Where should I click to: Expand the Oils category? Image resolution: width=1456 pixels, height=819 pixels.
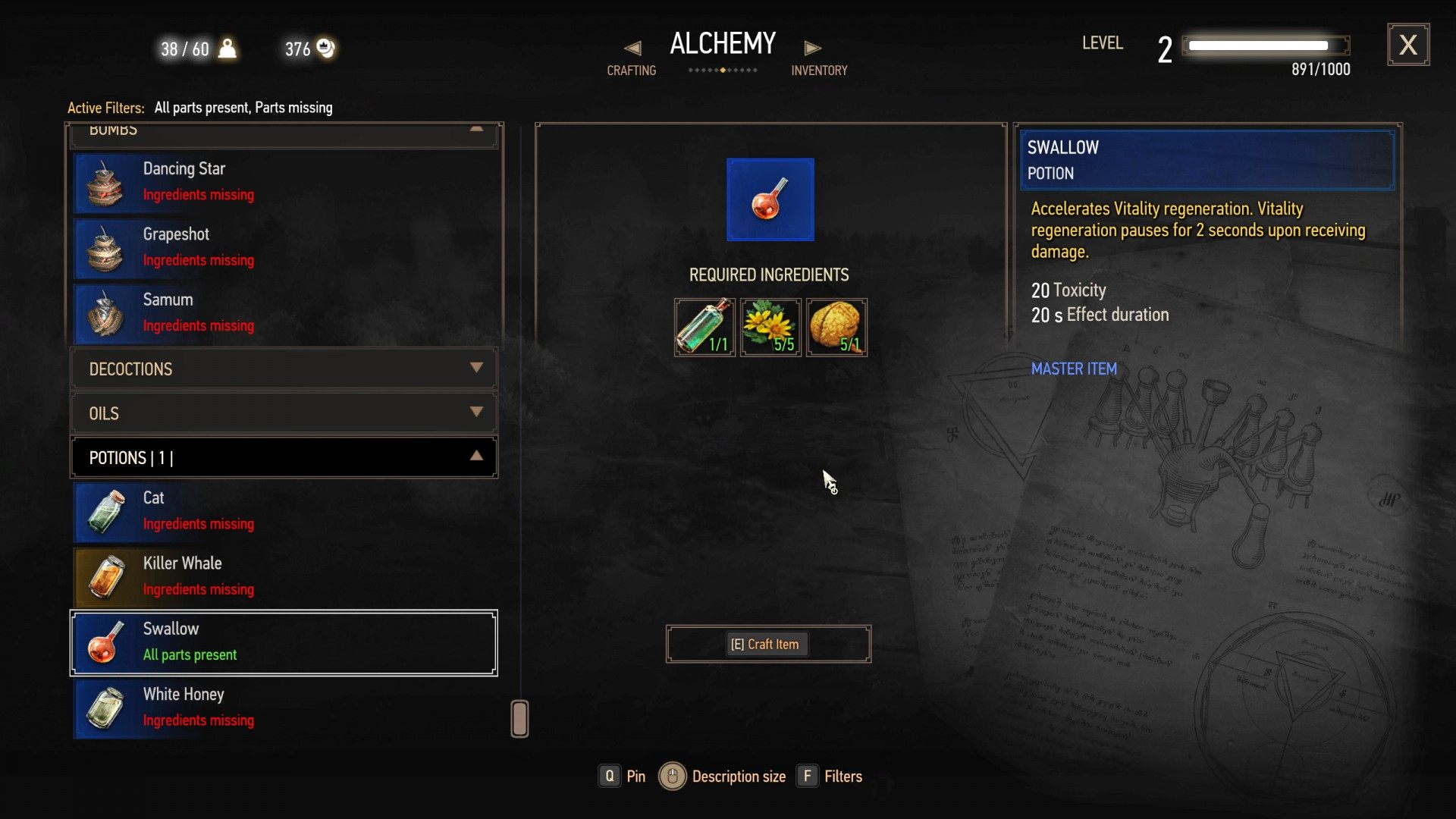(284, 413)
